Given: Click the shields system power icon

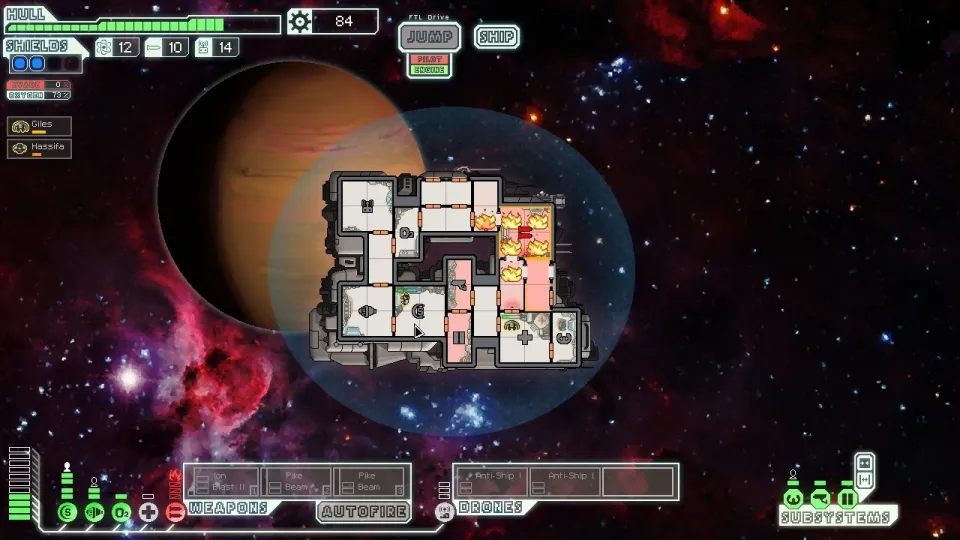Looking at the screenshot, I should 67,512.
